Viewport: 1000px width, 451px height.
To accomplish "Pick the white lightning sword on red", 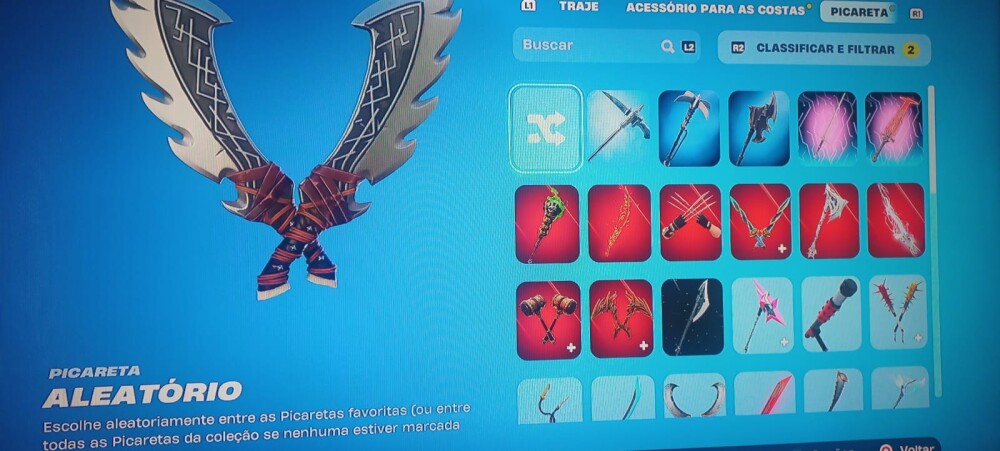I will (x=895, y=219).
